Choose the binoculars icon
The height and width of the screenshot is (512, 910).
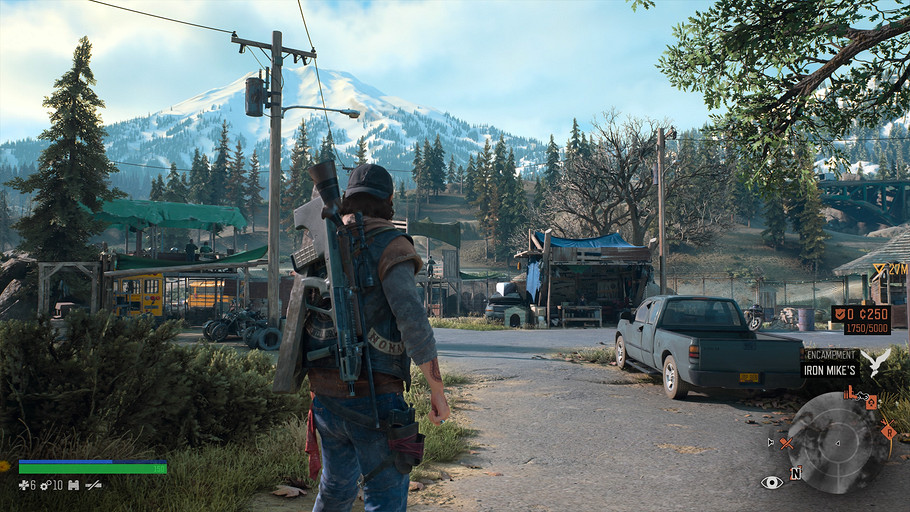tap(73, 485)
